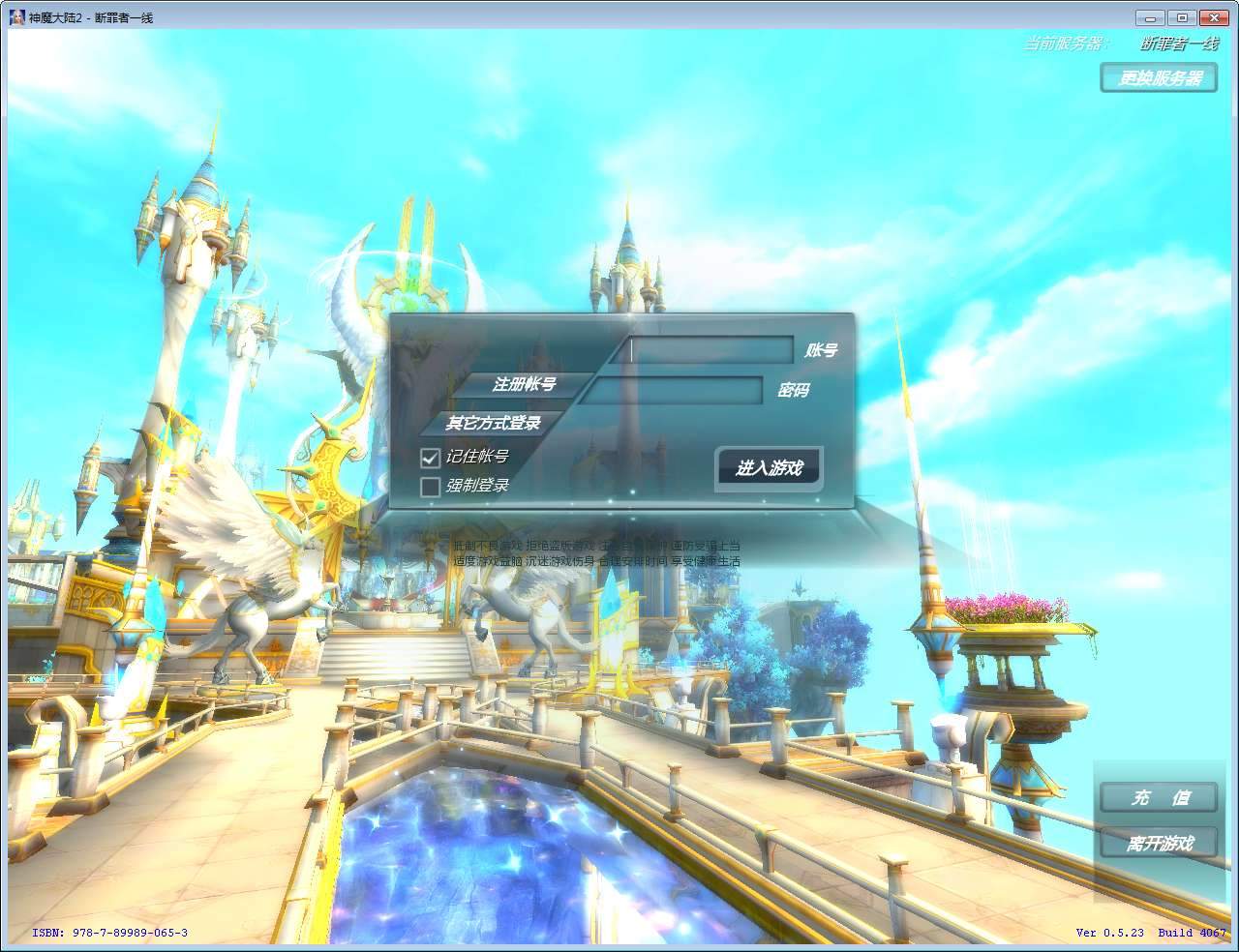Click the 充值 (Recharge) button
Image resolution: width=1239 pixels, height=952 pixels.
(x=1157, y=797)
